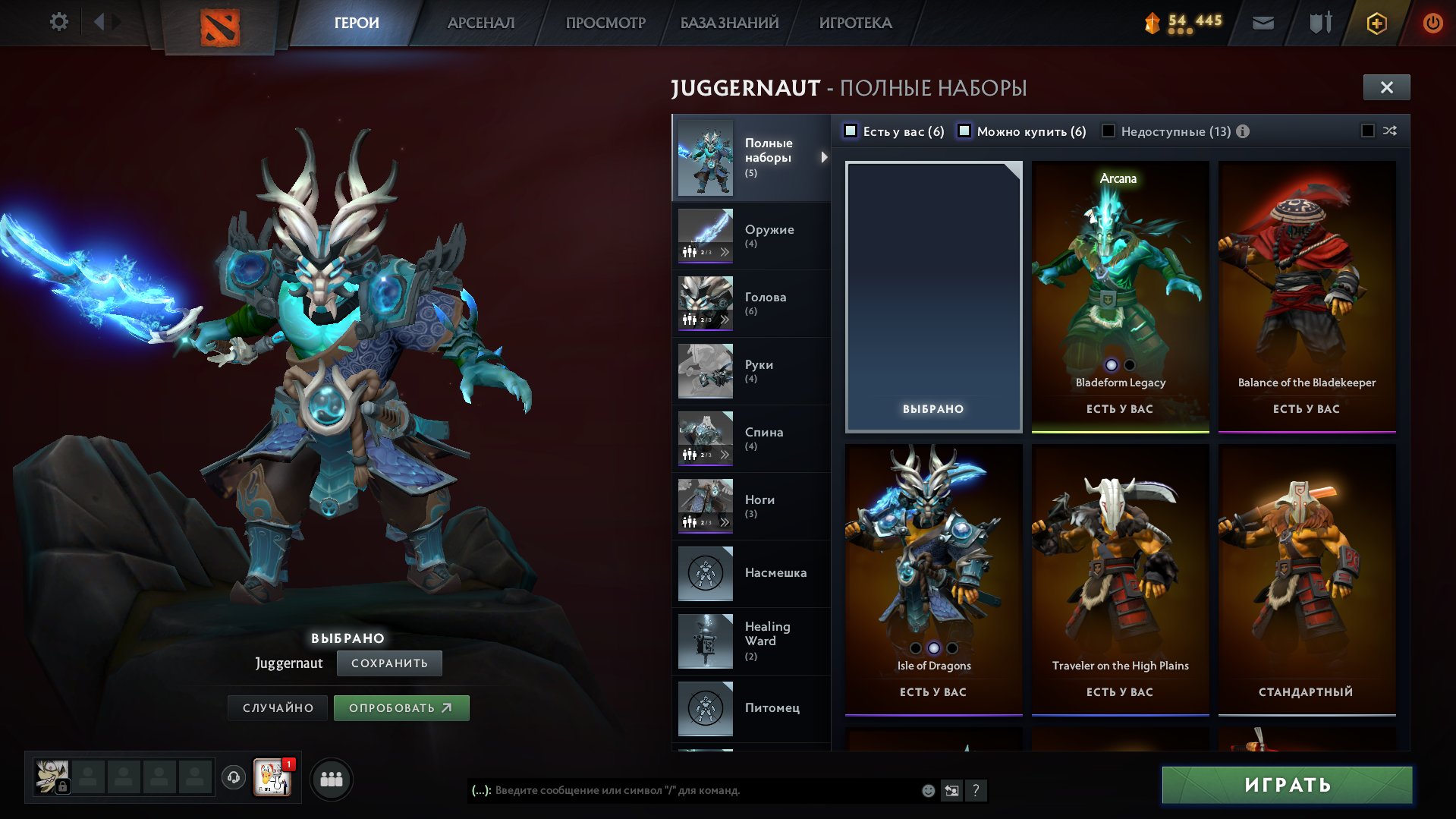The width and height of the screenshot is (1456, 819).
Task: Click the Играть play button
Action: tap(1287, 785)
